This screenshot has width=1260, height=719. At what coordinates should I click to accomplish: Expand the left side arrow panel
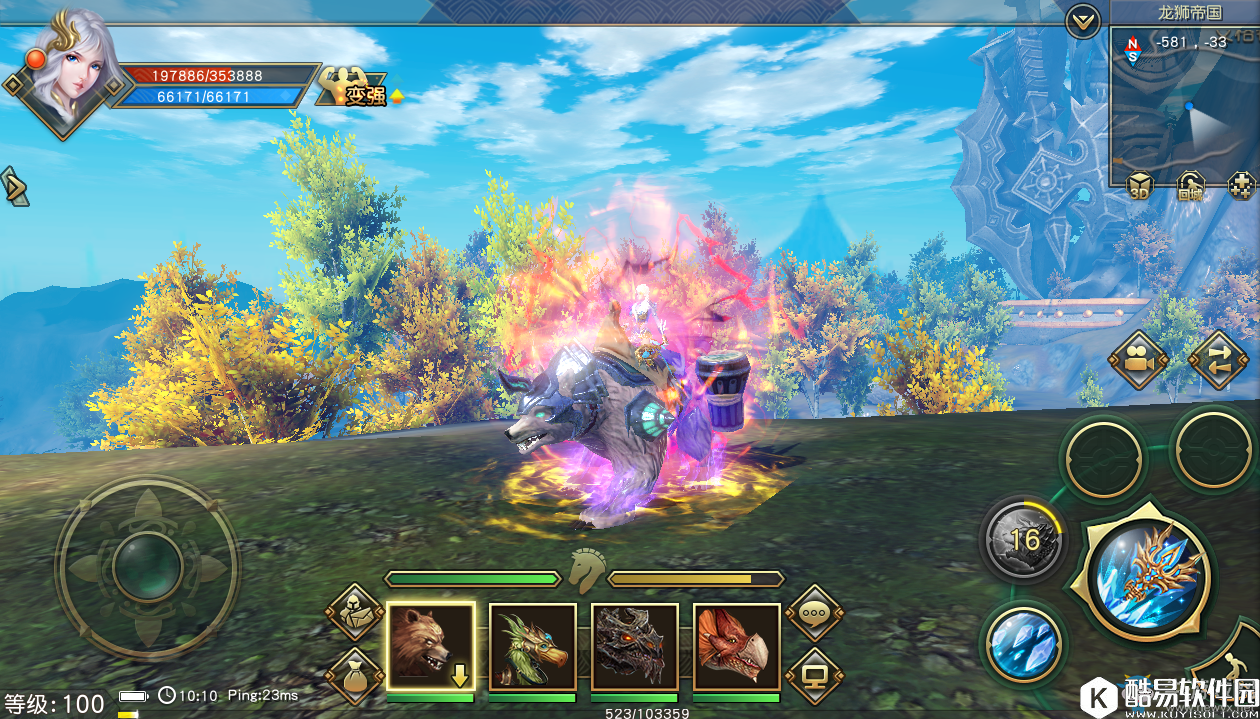[14, 187]
